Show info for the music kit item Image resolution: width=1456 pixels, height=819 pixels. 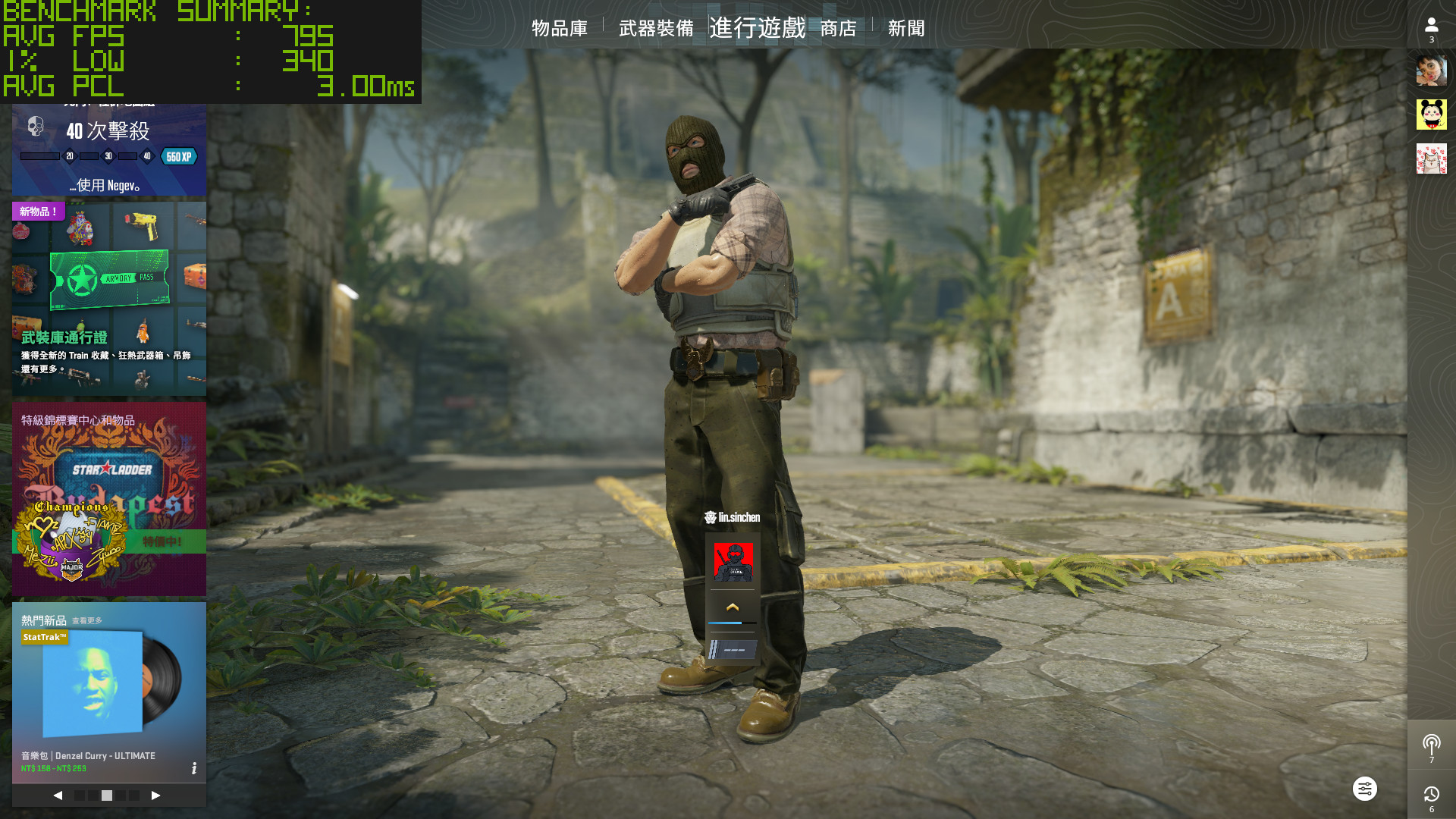click(194, 768)
